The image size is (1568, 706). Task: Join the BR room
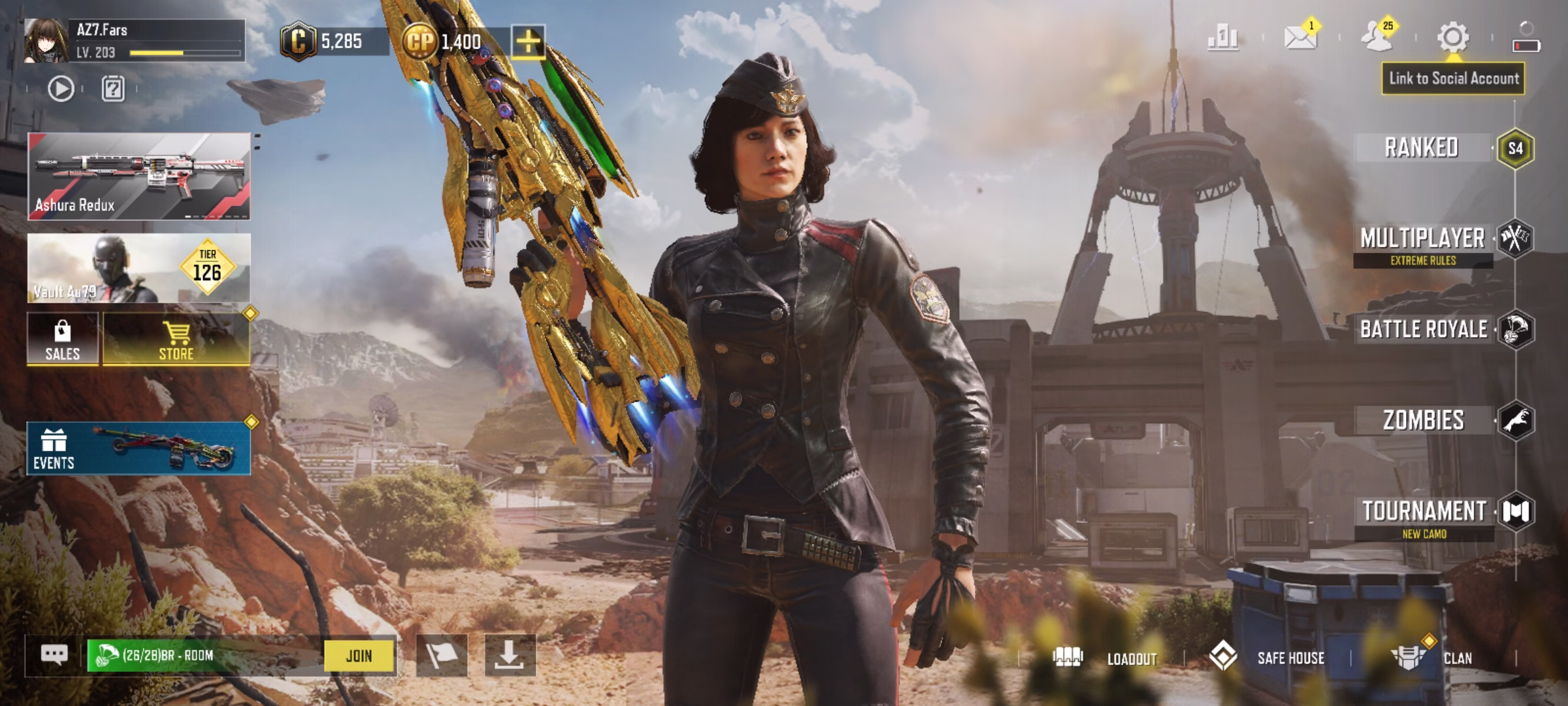pos(359,656)
